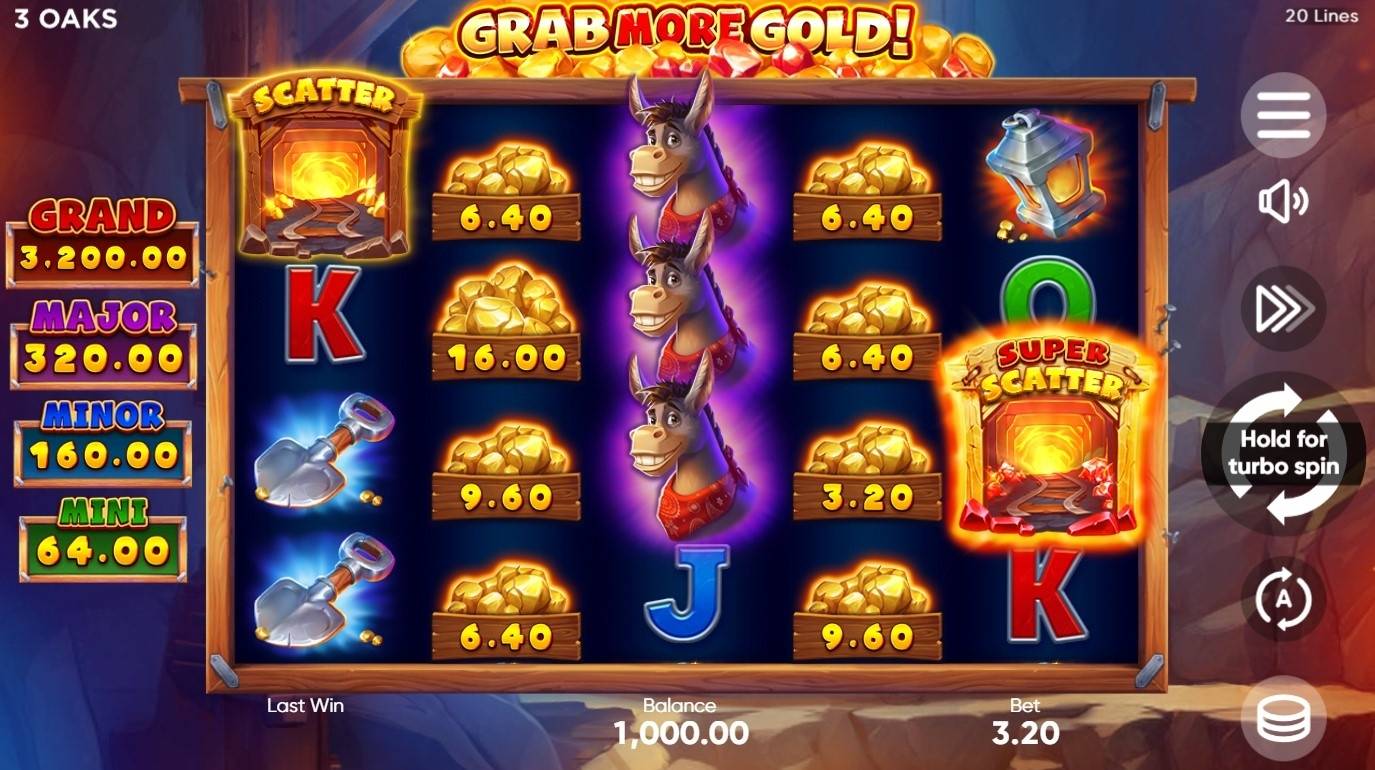
Task: Open the hamburger game menu
Action: (x=1283, y=113)
